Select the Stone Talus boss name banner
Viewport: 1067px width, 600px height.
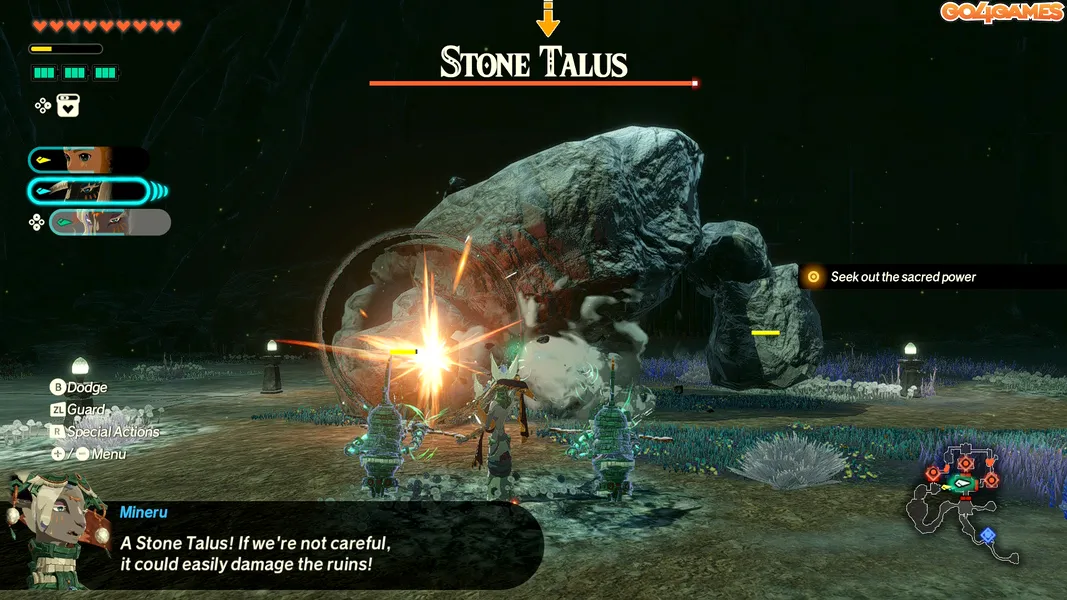tap(533, 64)
